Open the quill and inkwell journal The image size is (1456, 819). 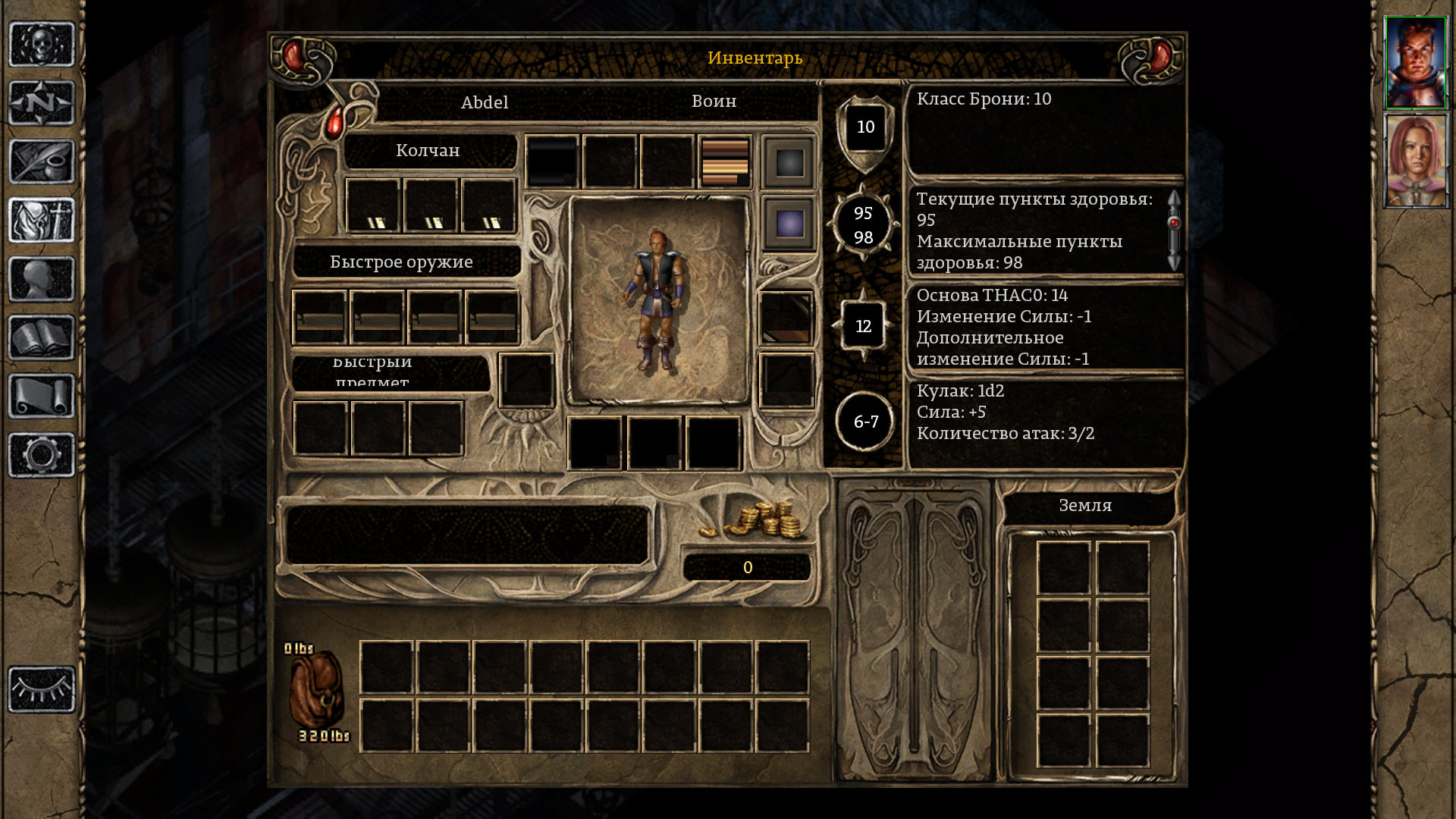tap(42, 161)
